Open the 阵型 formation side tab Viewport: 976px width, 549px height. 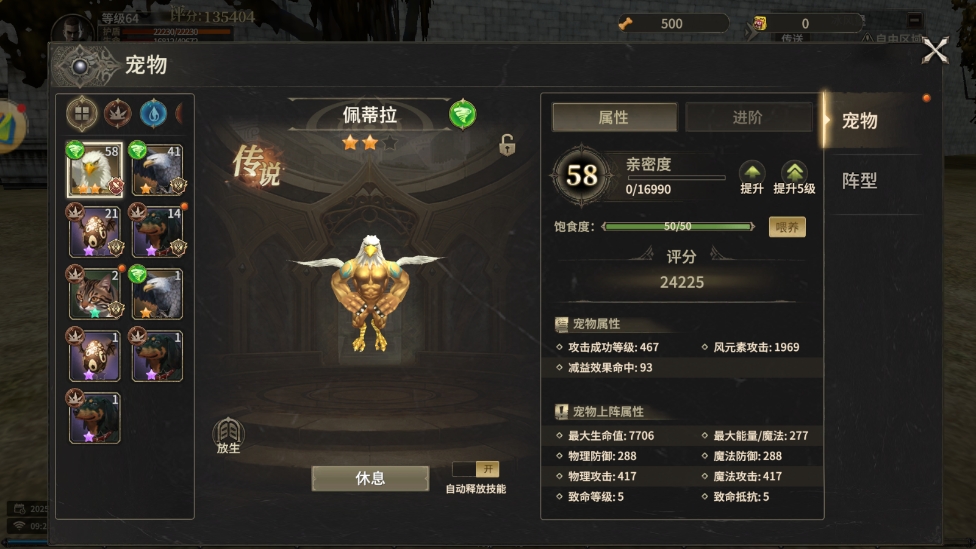tap(860, 181)
